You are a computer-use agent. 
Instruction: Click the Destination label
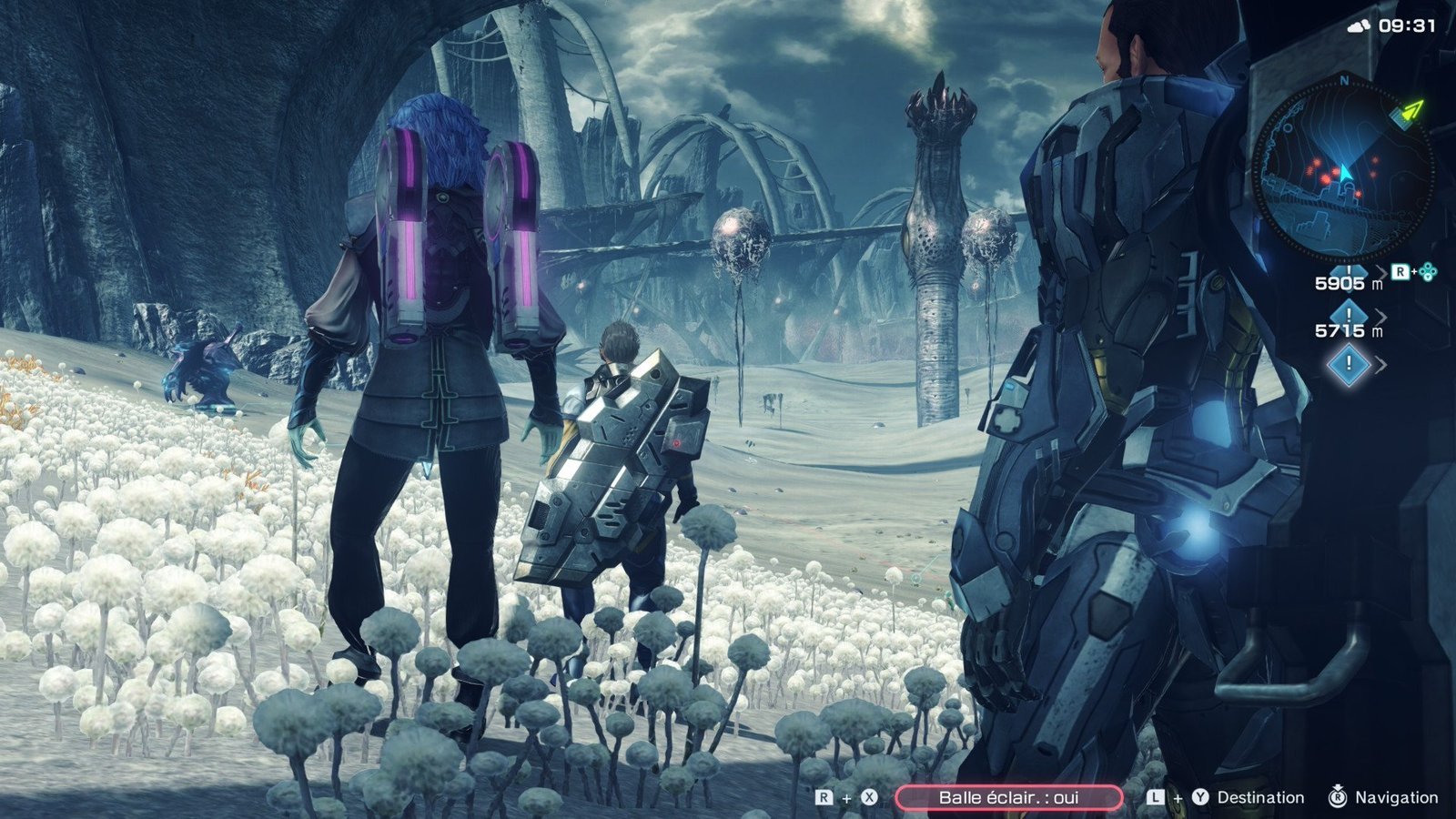pos(1259,797)
